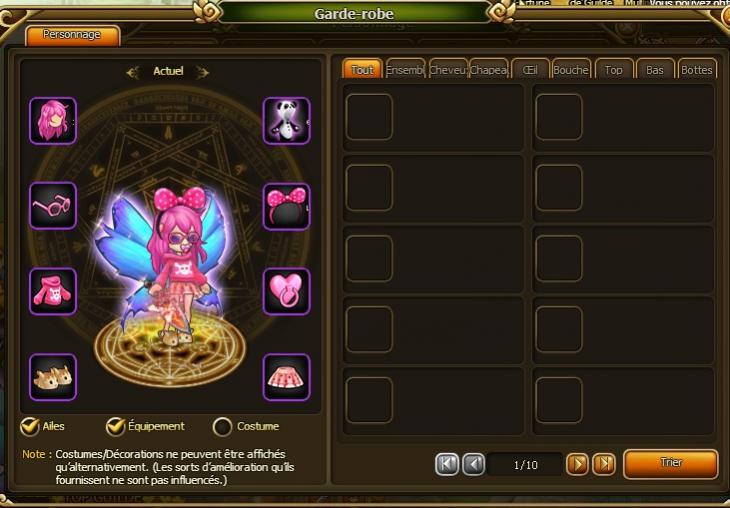The height and width of the screenshot is (508, 730).
Task: Switch to the Tout tab
Action: coord(363,70)
